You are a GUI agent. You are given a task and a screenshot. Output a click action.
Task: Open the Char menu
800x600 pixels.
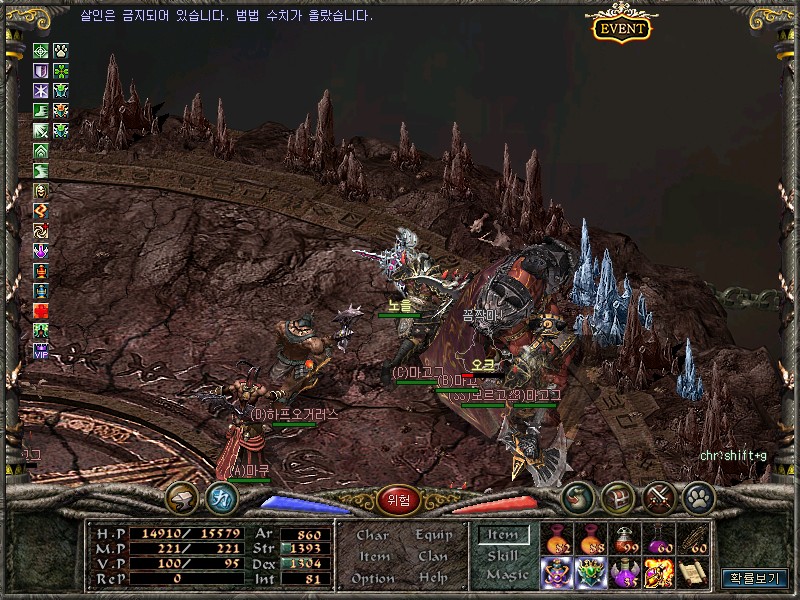pyautogui.click(x=372, y=535)
